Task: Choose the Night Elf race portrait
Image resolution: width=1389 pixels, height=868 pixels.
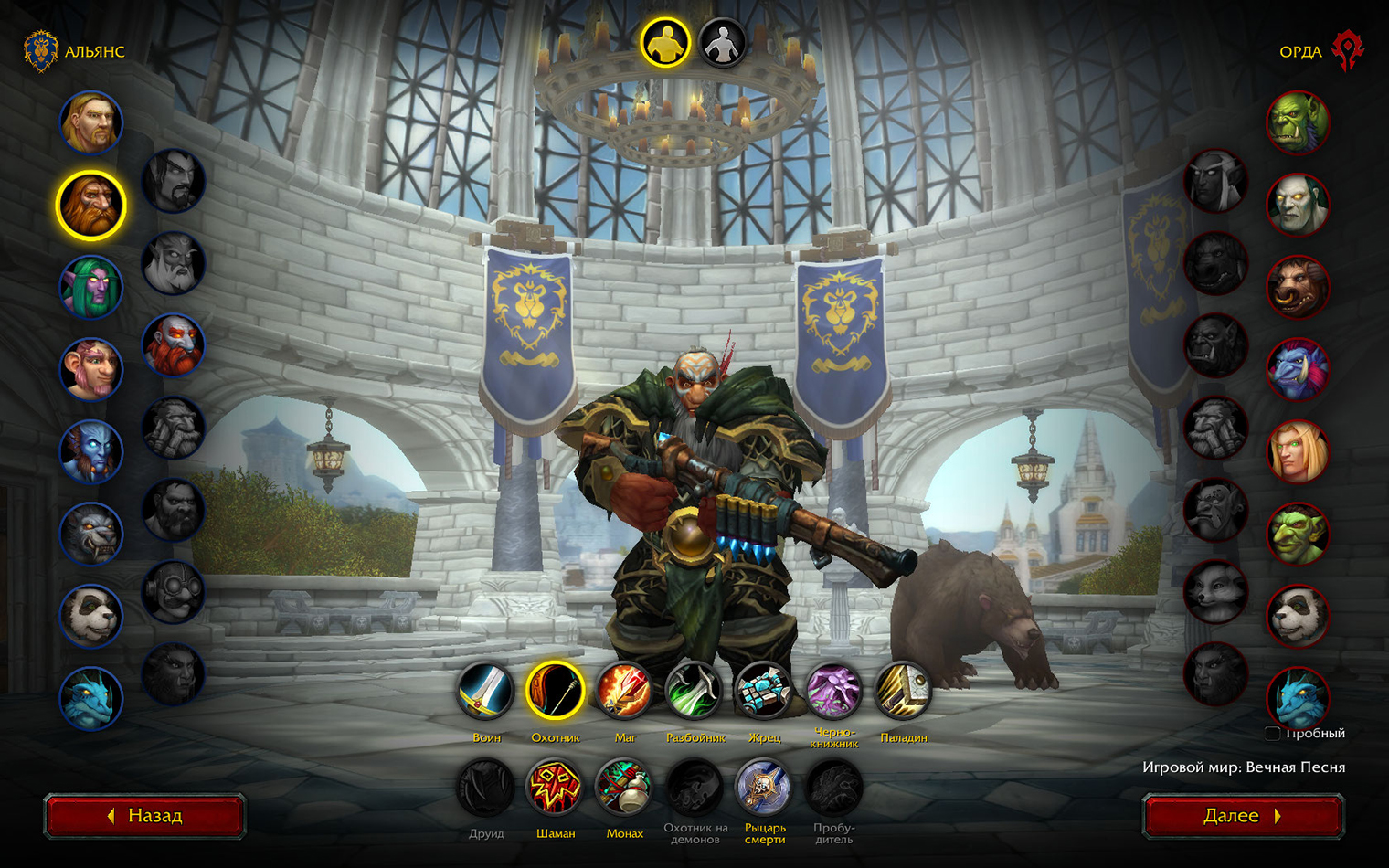Action: (x=91, y=287)
